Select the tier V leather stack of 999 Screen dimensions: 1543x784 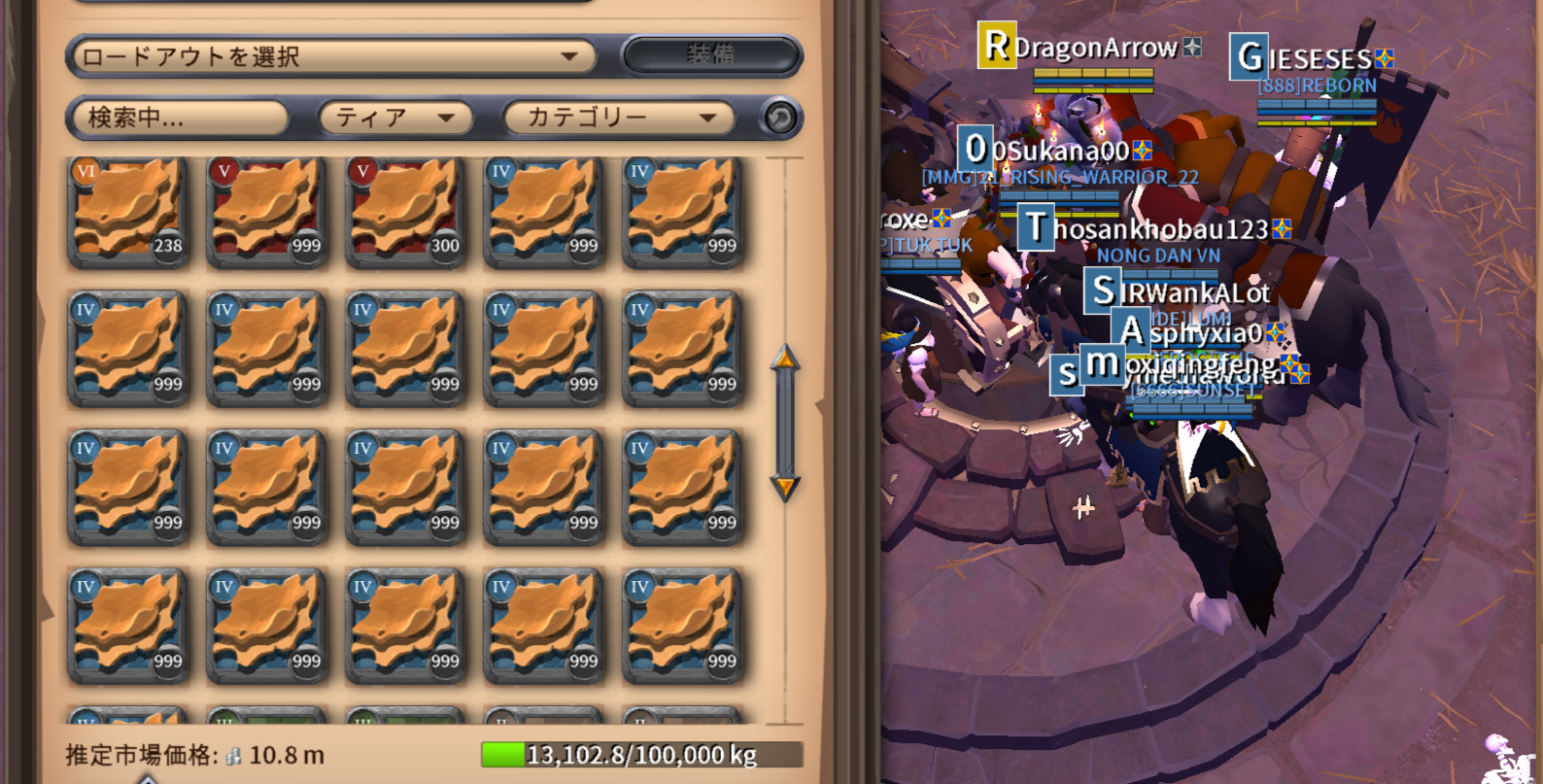point(266,211)
